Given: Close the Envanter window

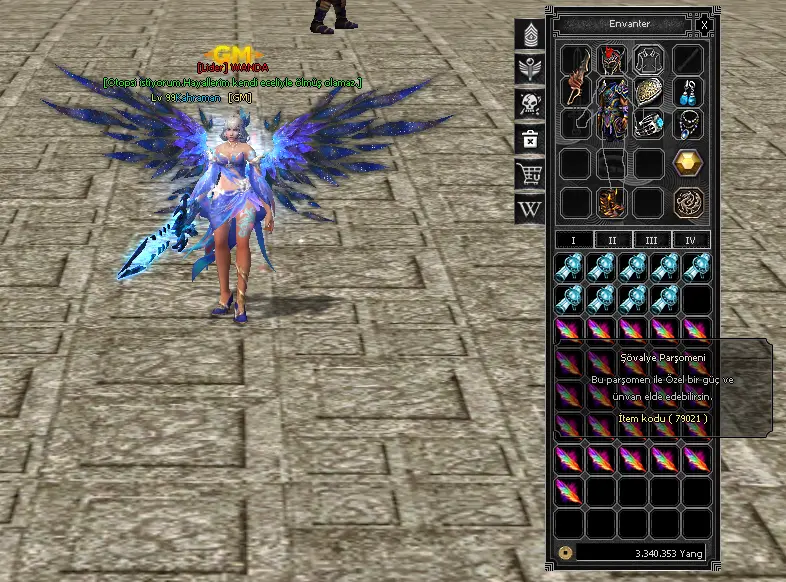Looking at the screenshot, I should click(705, 24).
